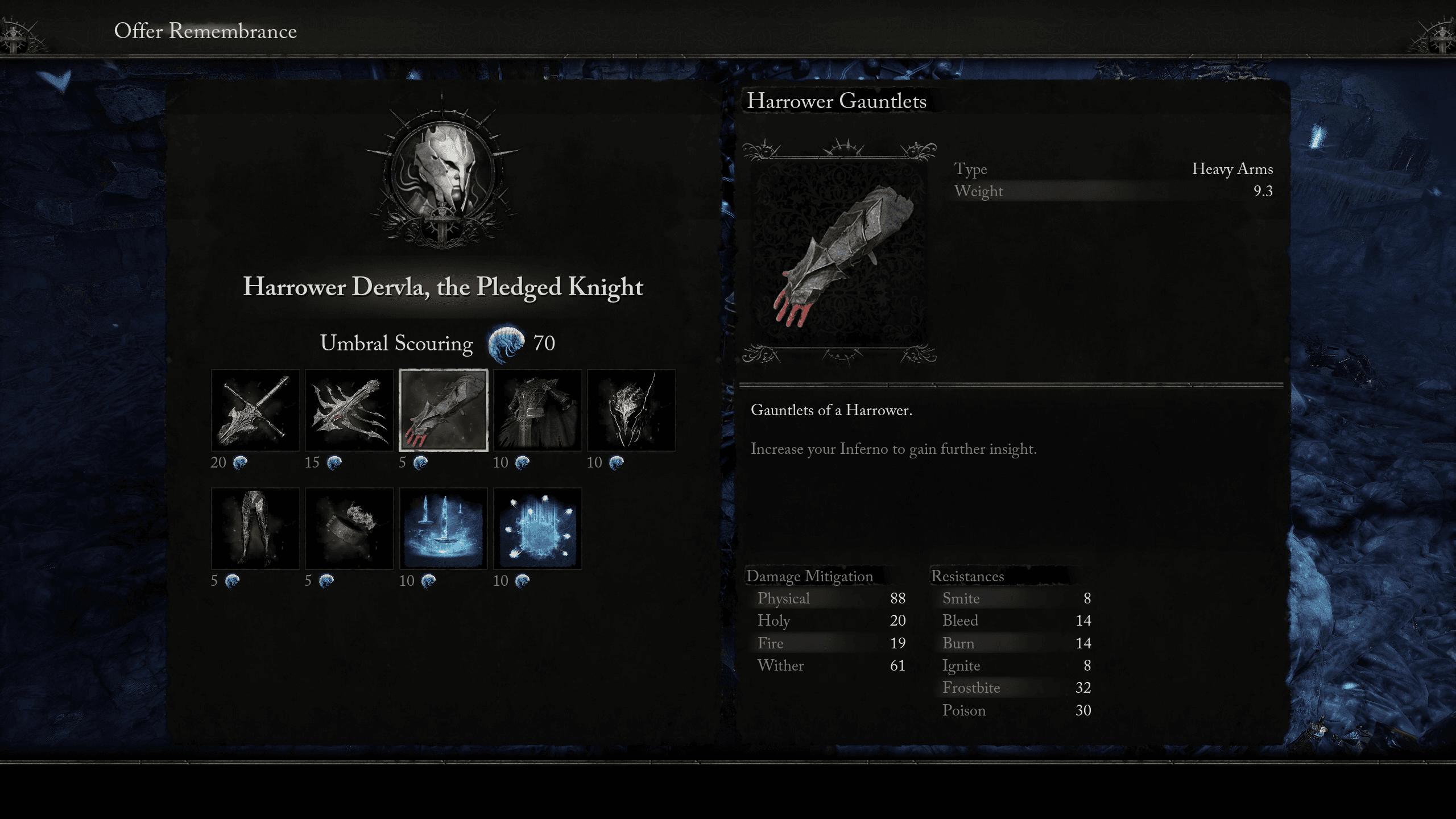Click the Resistances section header
The image size is (1456, 819).
click(968, 576)
